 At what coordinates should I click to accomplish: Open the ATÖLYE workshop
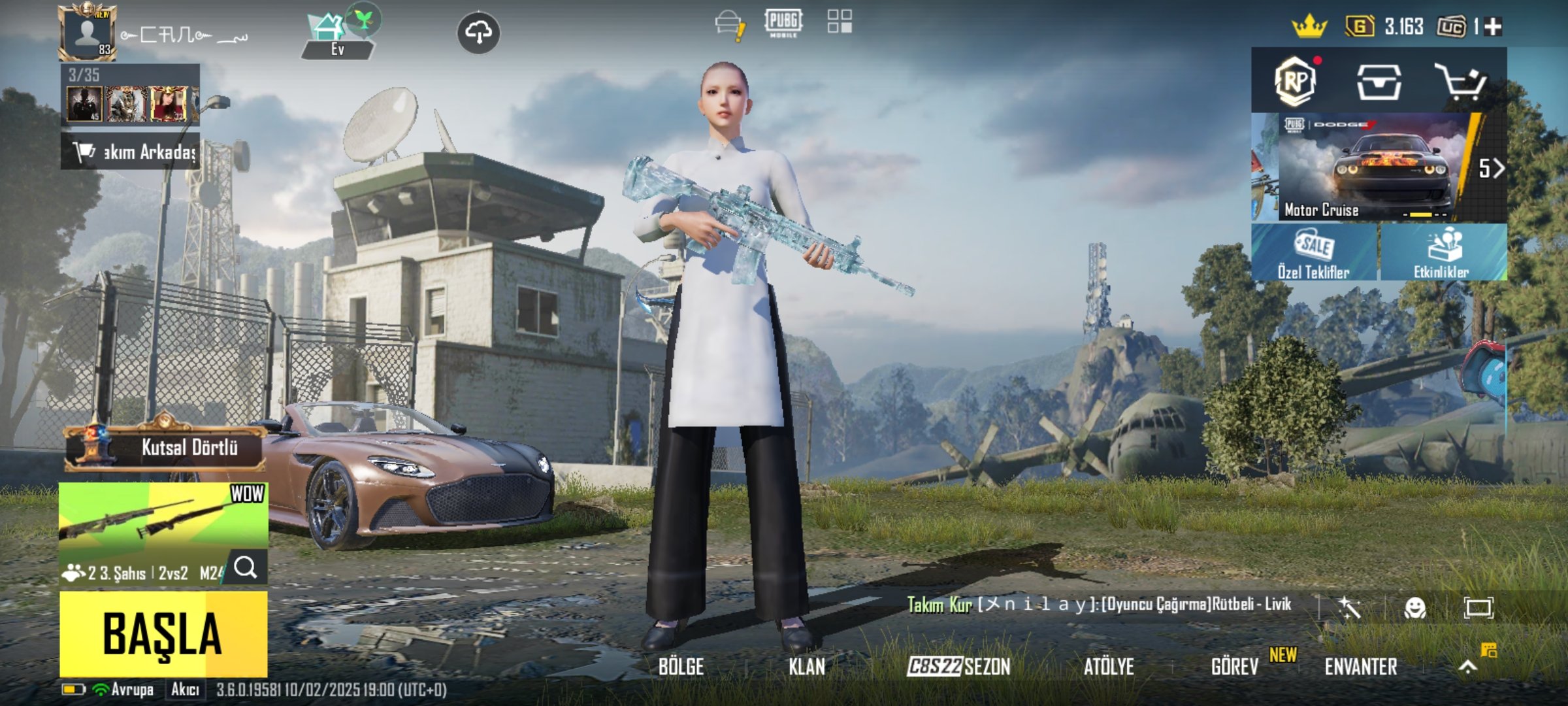click(x=1109, y=667)
